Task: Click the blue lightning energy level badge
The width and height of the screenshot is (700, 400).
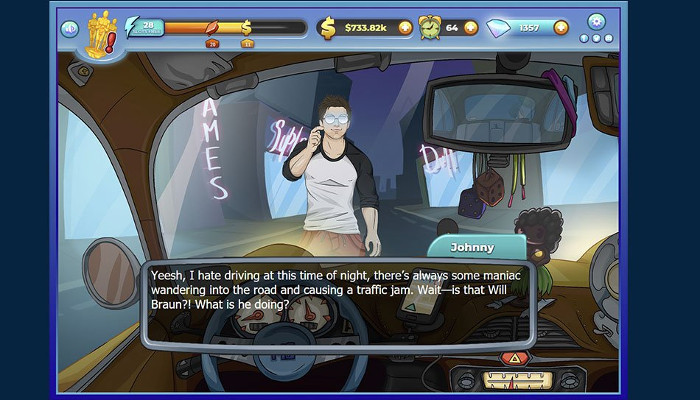Action: click(142, 28)
